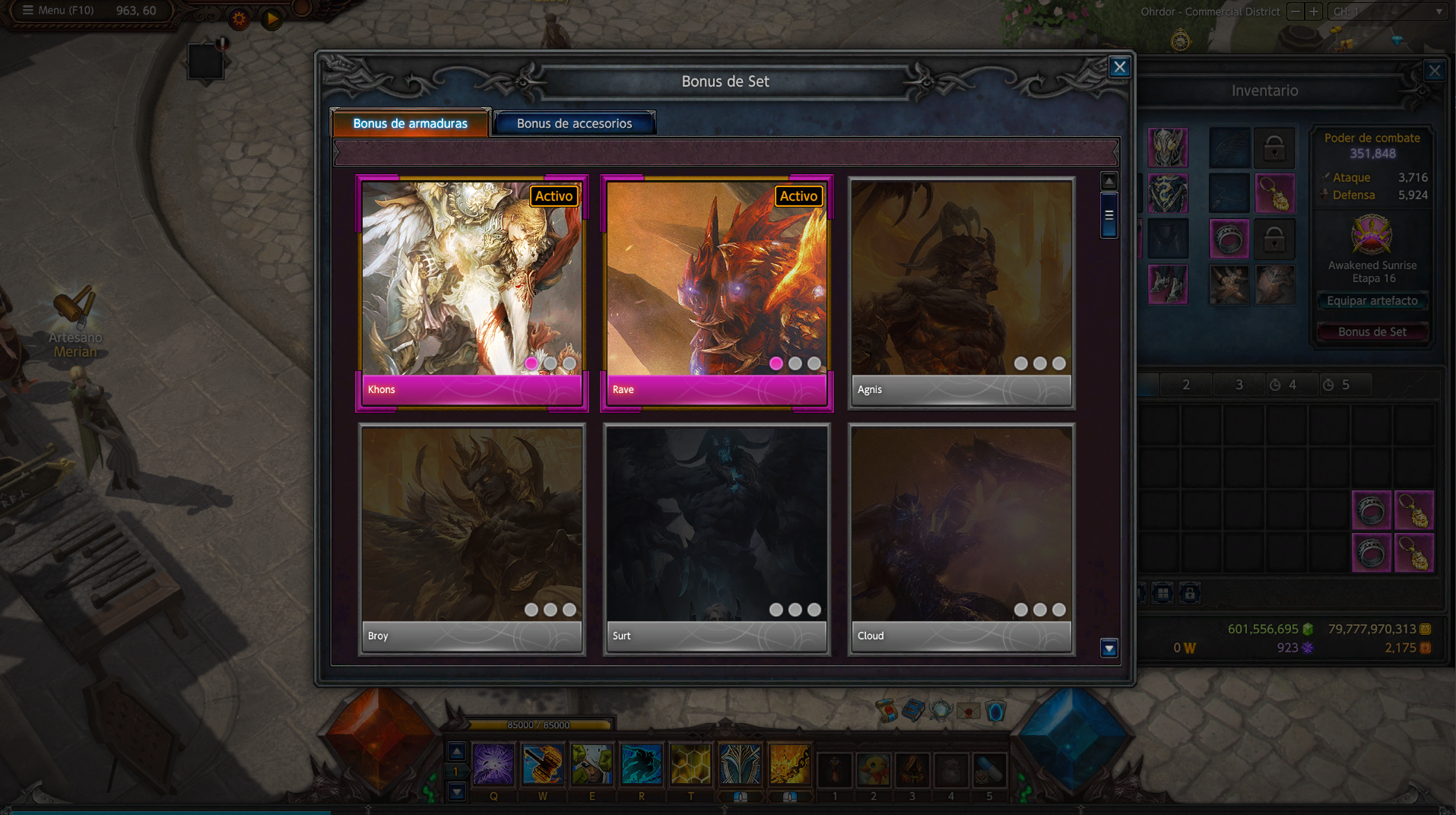Click the Equipar artefacto button
This screenshot has width=1456, height=815.
[1372, 301]
